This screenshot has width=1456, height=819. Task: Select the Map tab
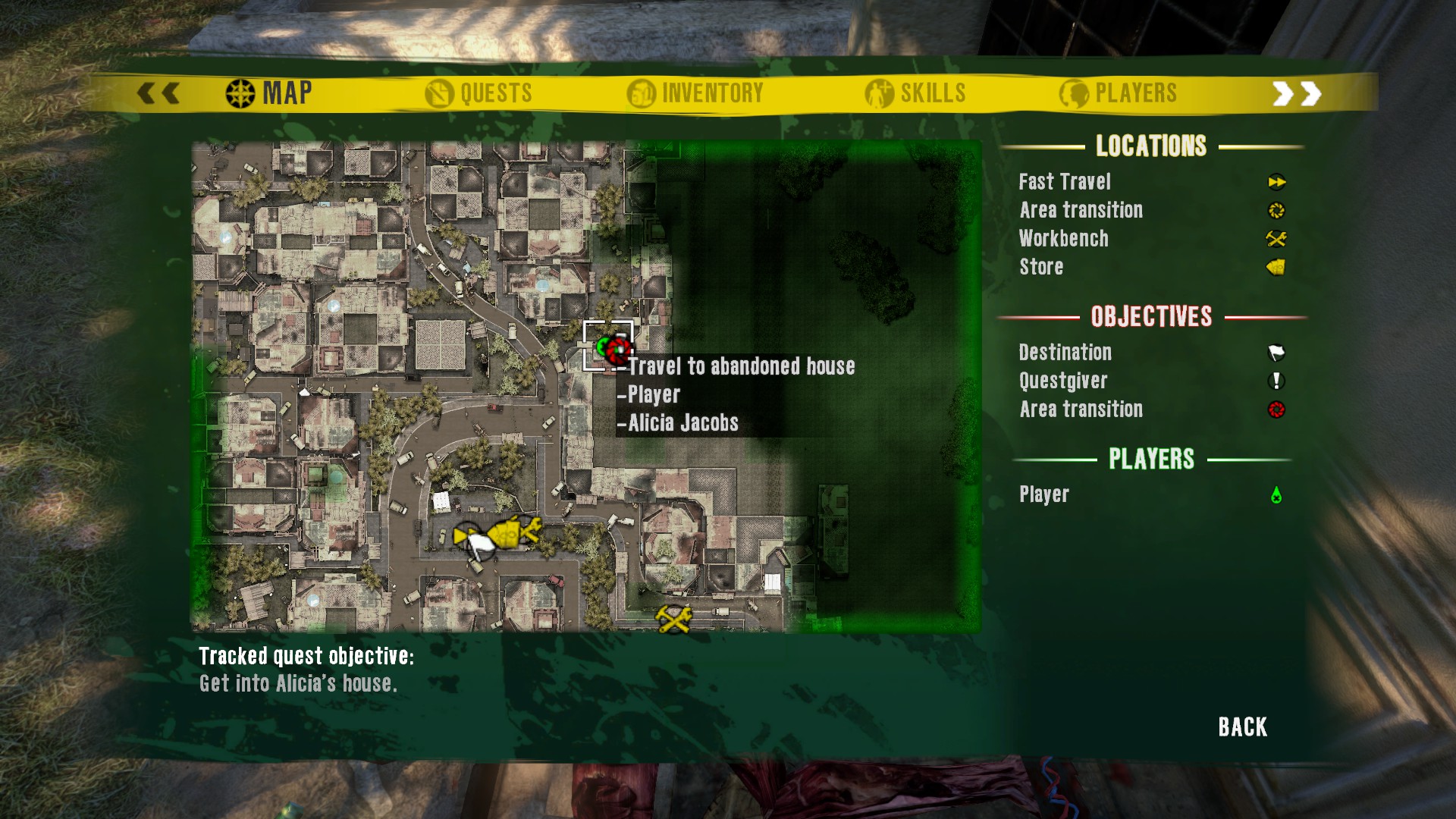[x=269, y=93]
